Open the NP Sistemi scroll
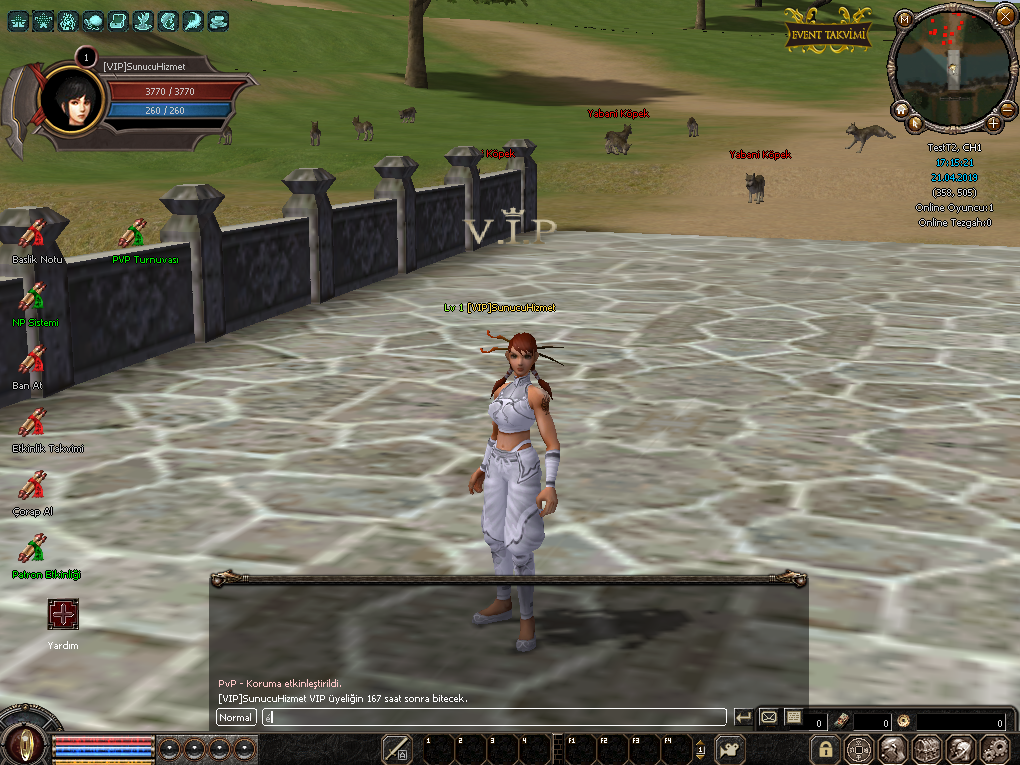 point(33,297)
